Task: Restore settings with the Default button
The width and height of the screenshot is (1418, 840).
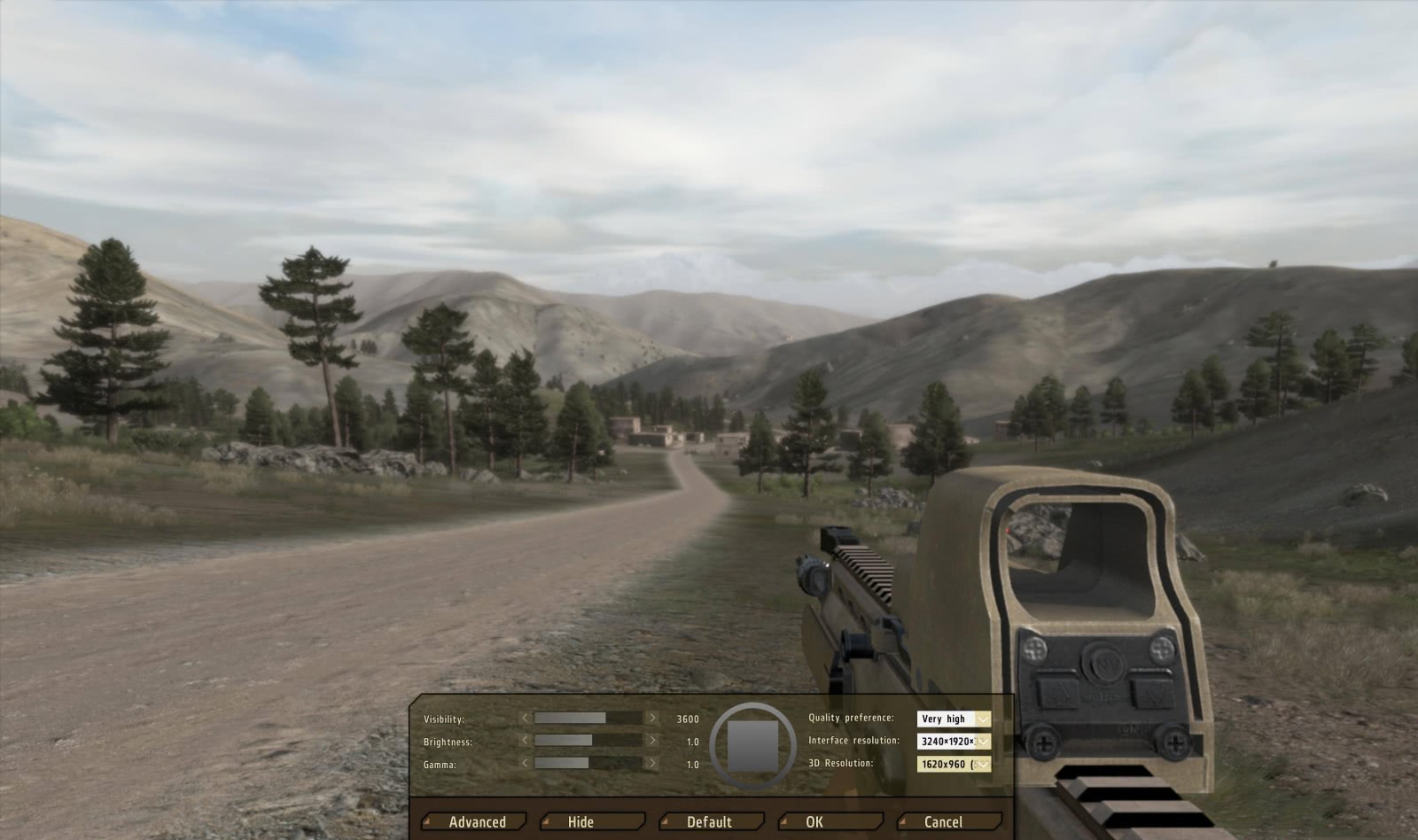Action: click(x=711, y=822)
